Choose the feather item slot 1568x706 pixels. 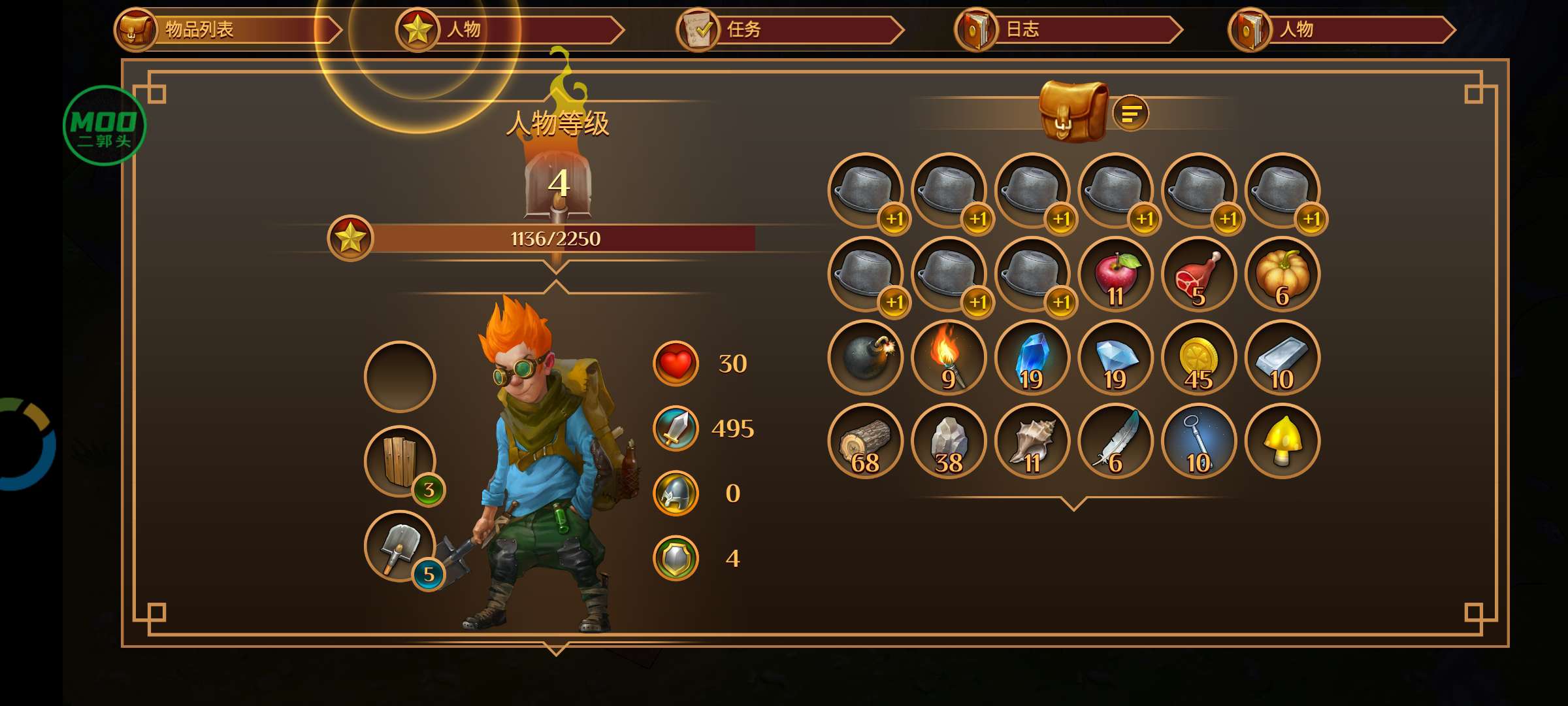coord(1115,441)
